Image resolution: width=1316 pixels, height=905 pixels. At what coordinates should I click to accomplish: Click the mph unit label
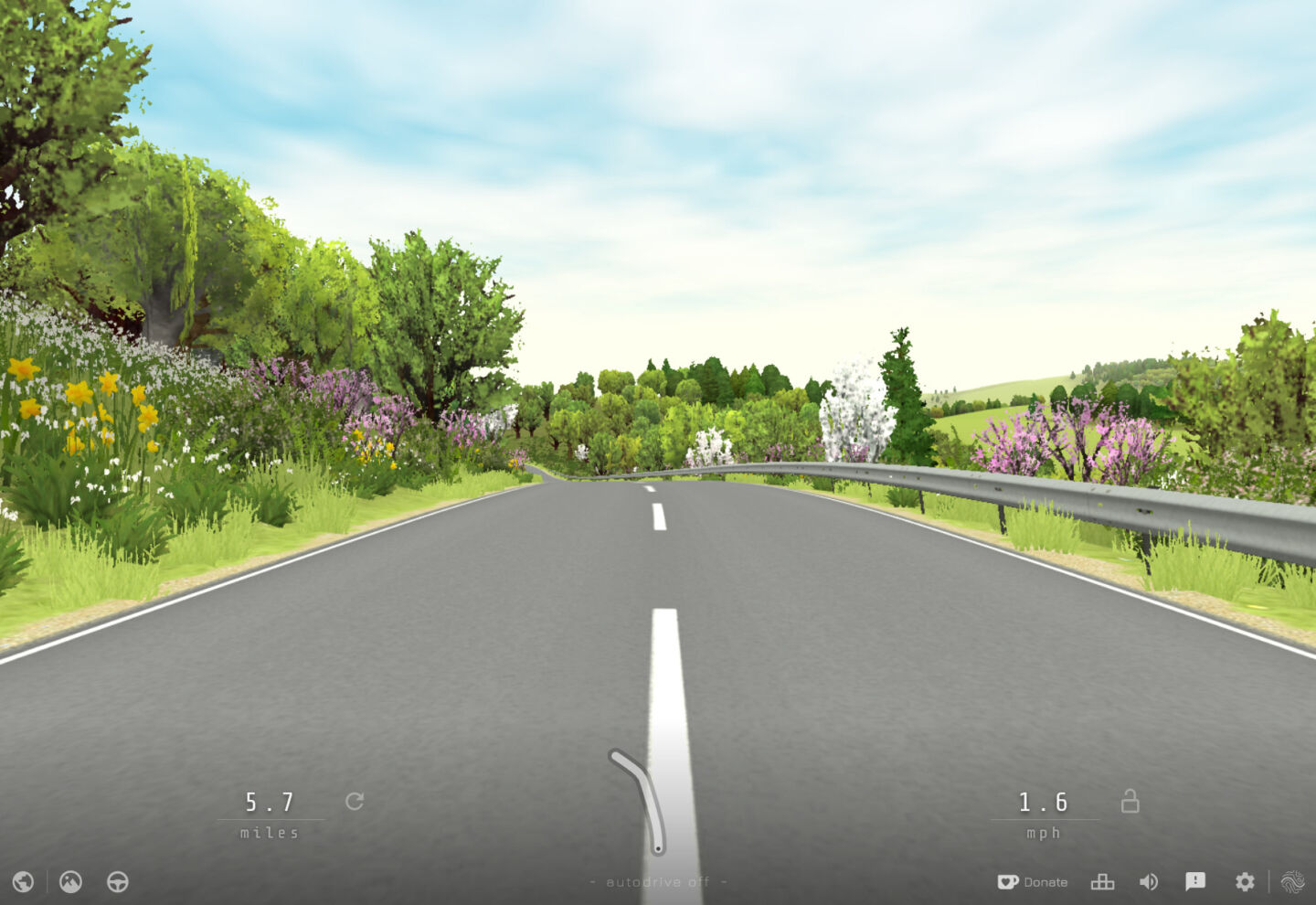(1044, 832)
